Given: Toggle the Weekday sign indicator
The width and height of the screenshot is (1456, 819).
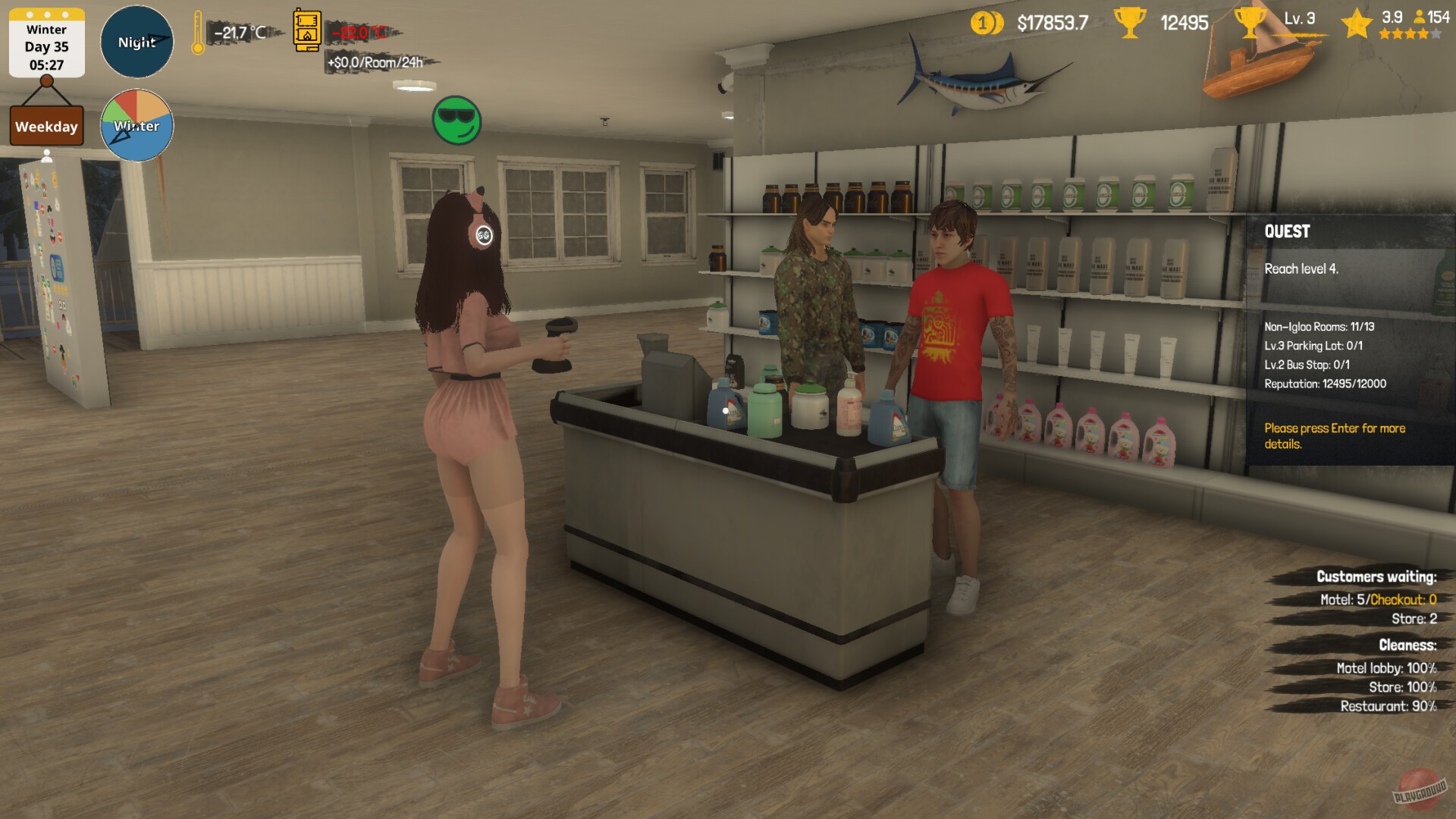Looking at the screenshot, I should pos(46,126).
